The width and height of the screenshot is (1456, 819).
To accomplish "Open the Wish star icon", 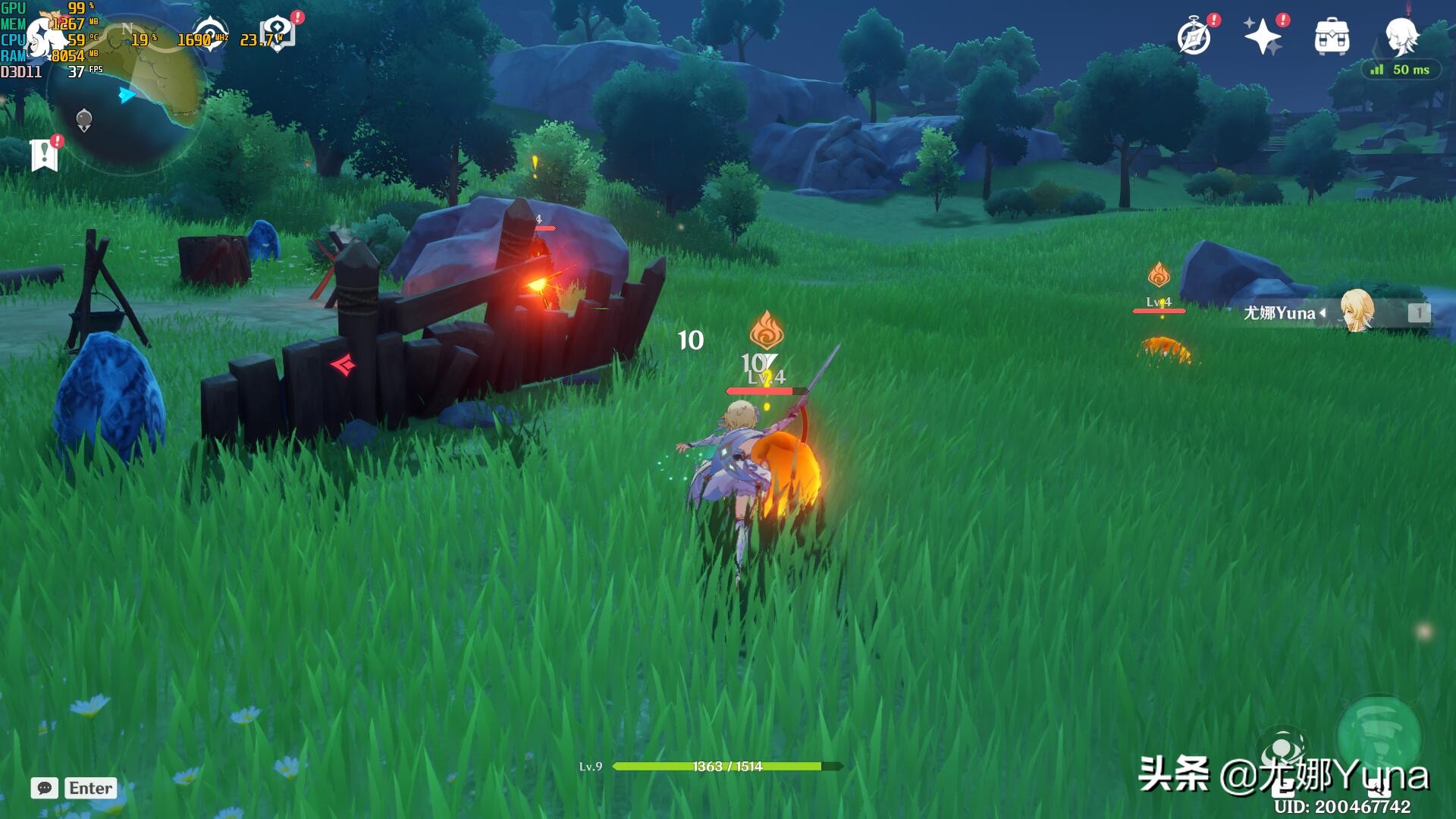I will [x=1262, y=36].
